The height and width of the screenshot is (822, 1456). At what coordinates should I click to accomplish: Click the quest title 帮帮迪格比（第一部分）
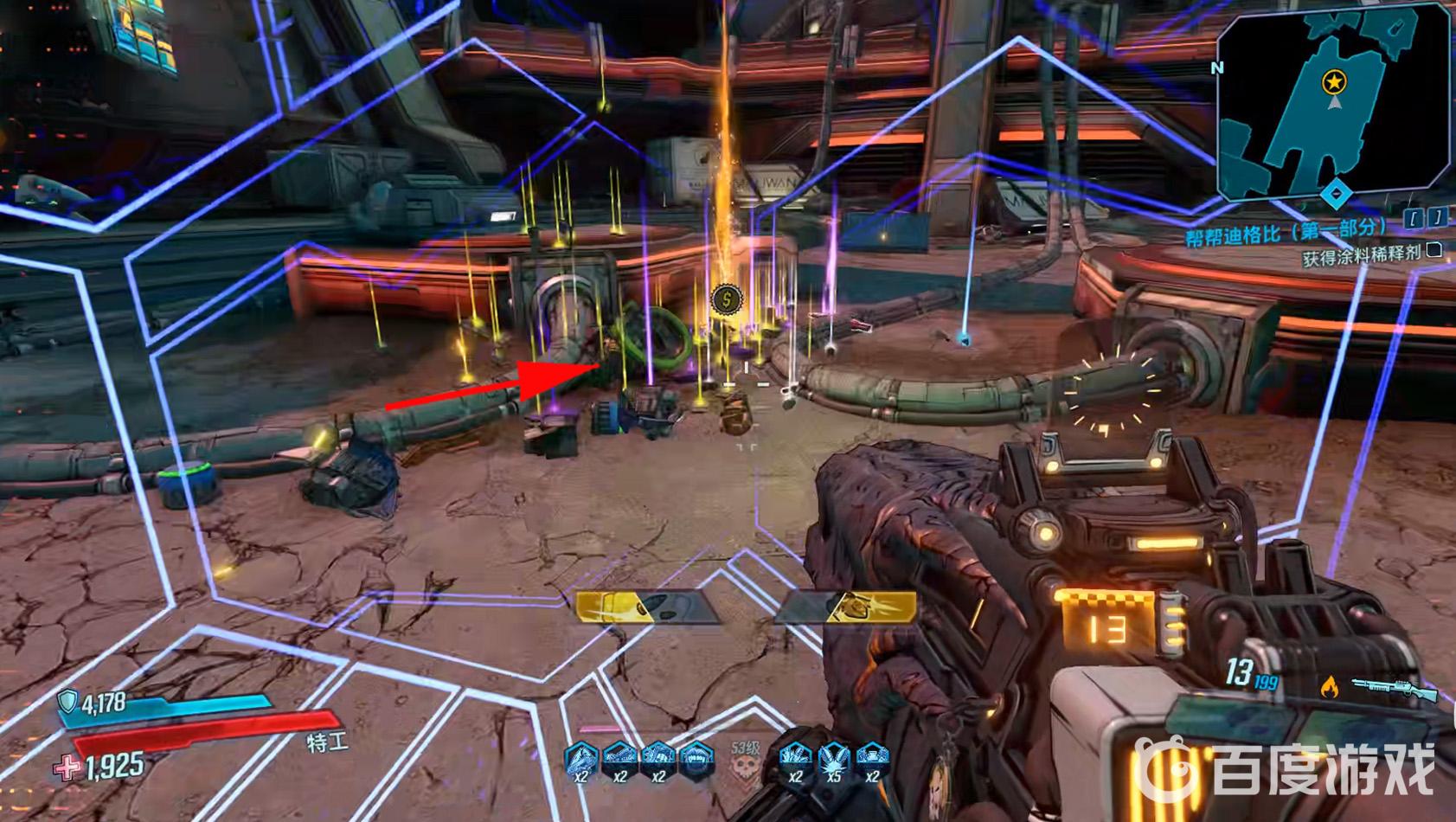point(1286,232)
